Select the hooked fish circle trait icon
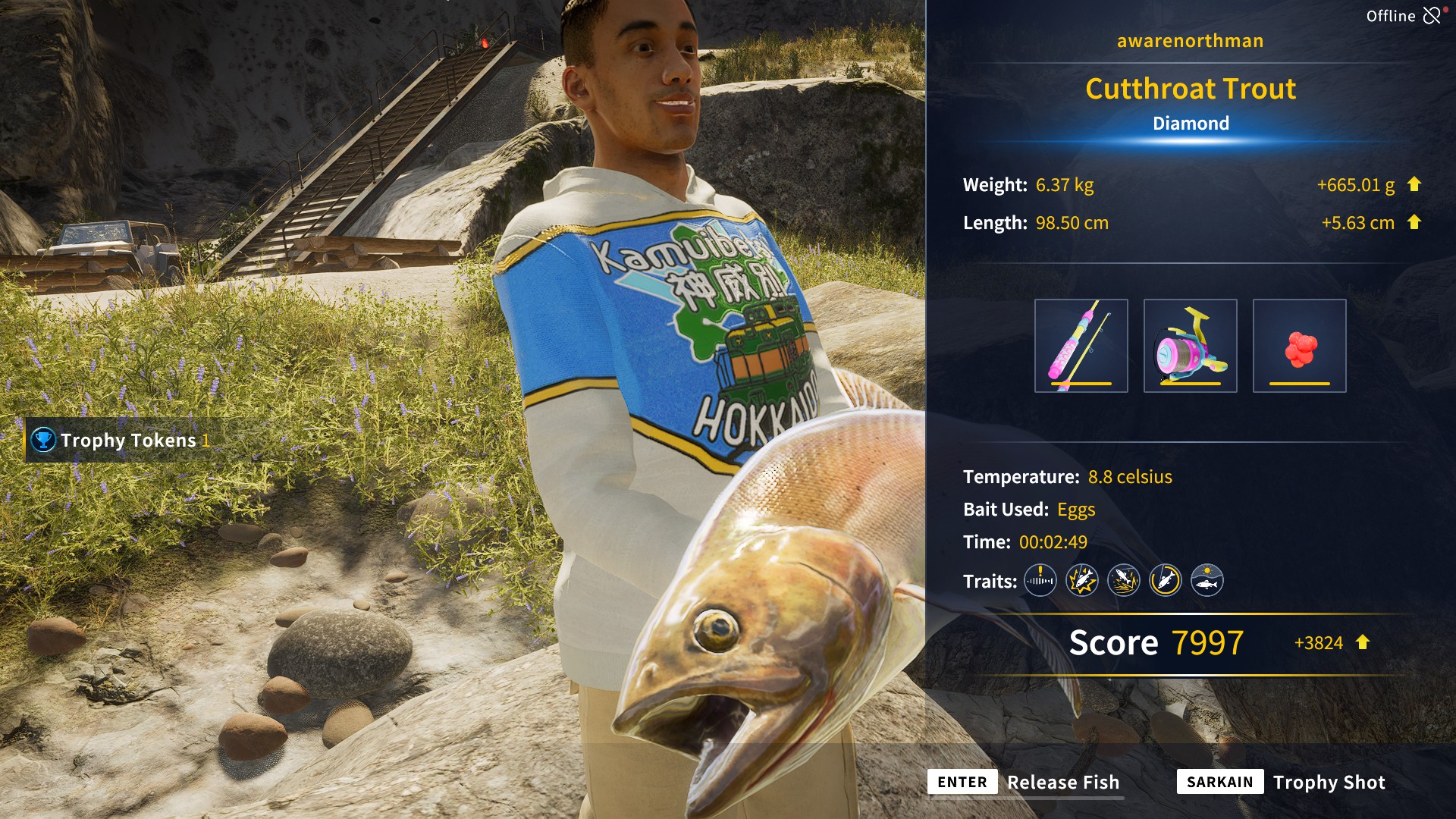Image resolution: width=1456 pixels, height=819 pixels. click(1167, 581)
